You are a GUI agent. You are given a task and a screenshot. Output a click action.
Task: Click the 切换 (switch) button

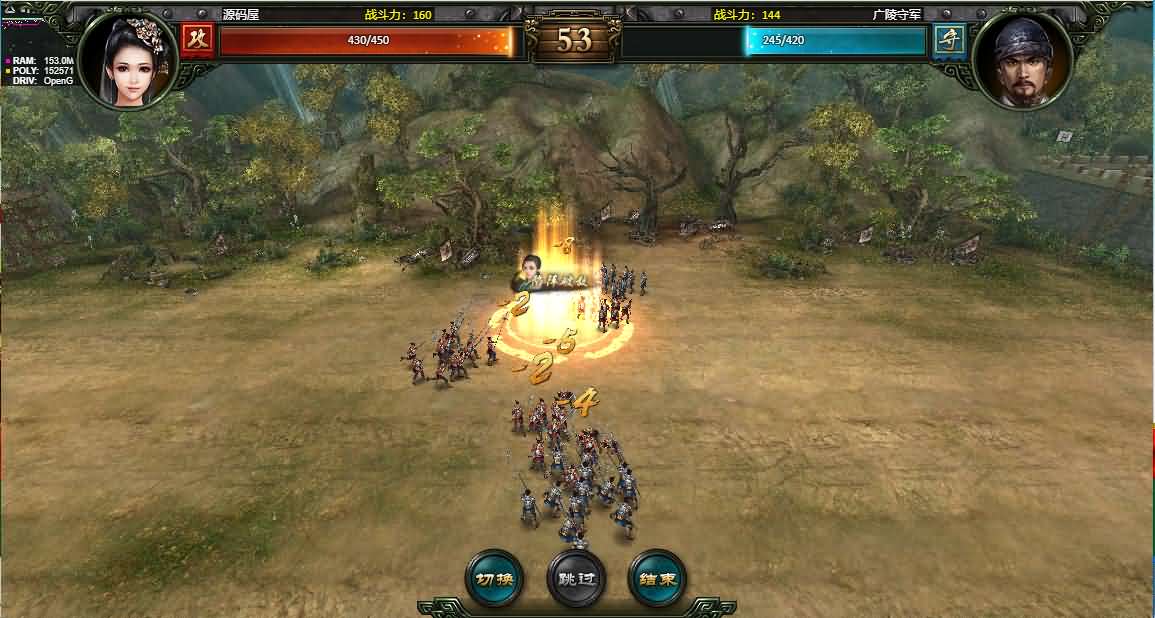[x=494, y=578]
